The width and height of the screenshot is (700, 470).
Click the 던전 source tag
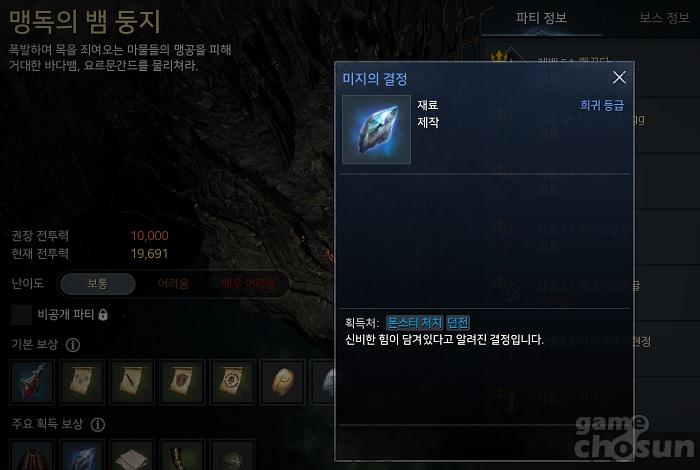point(458,322)
